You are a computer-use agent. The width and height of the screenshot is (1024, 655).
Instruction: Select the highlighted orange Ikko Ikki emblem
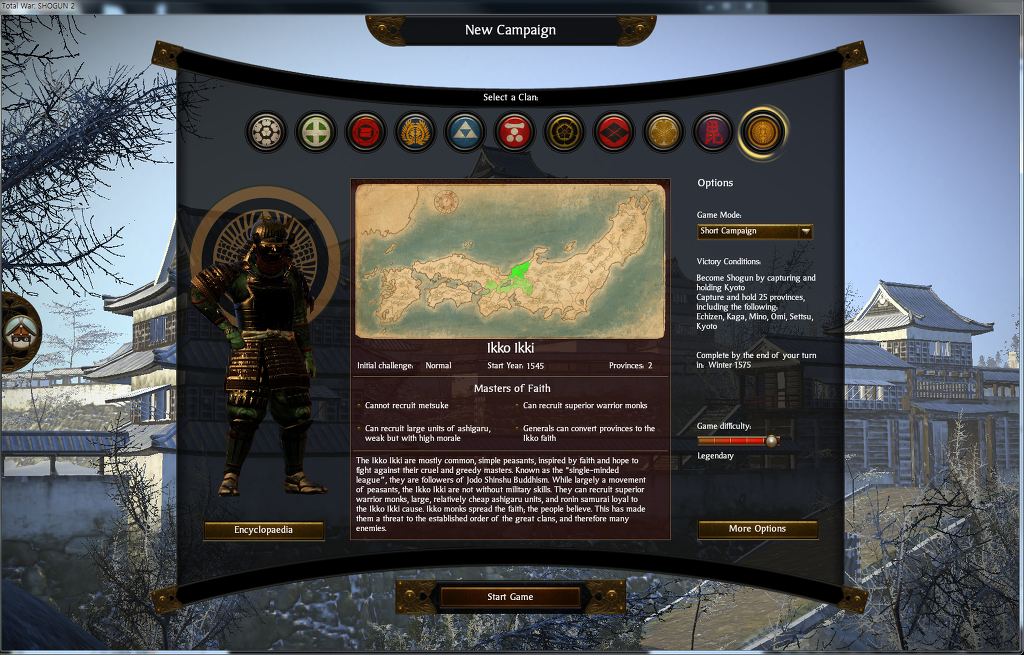click(763, 132)
